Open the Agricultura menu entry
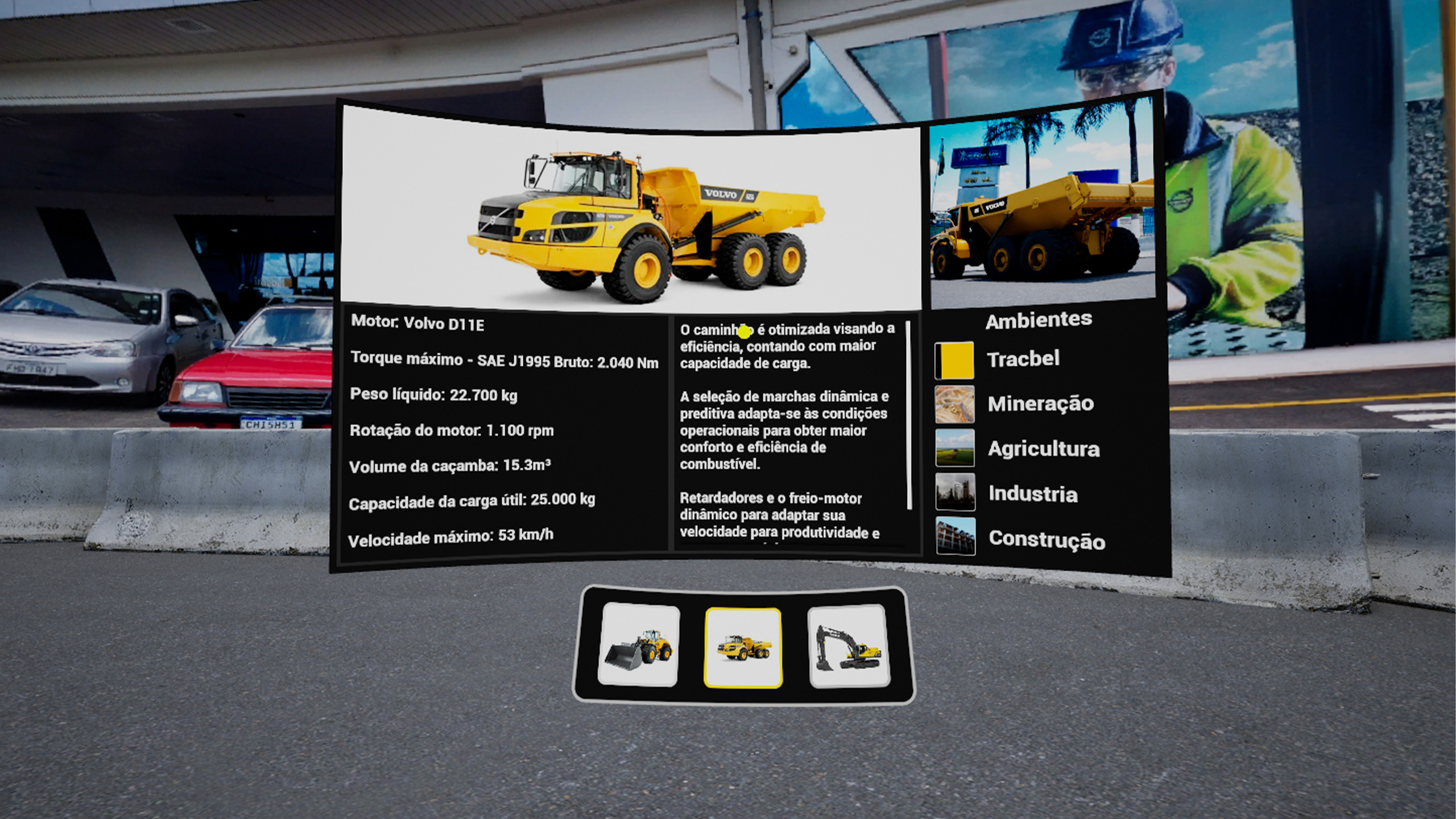 (1043, 449)
